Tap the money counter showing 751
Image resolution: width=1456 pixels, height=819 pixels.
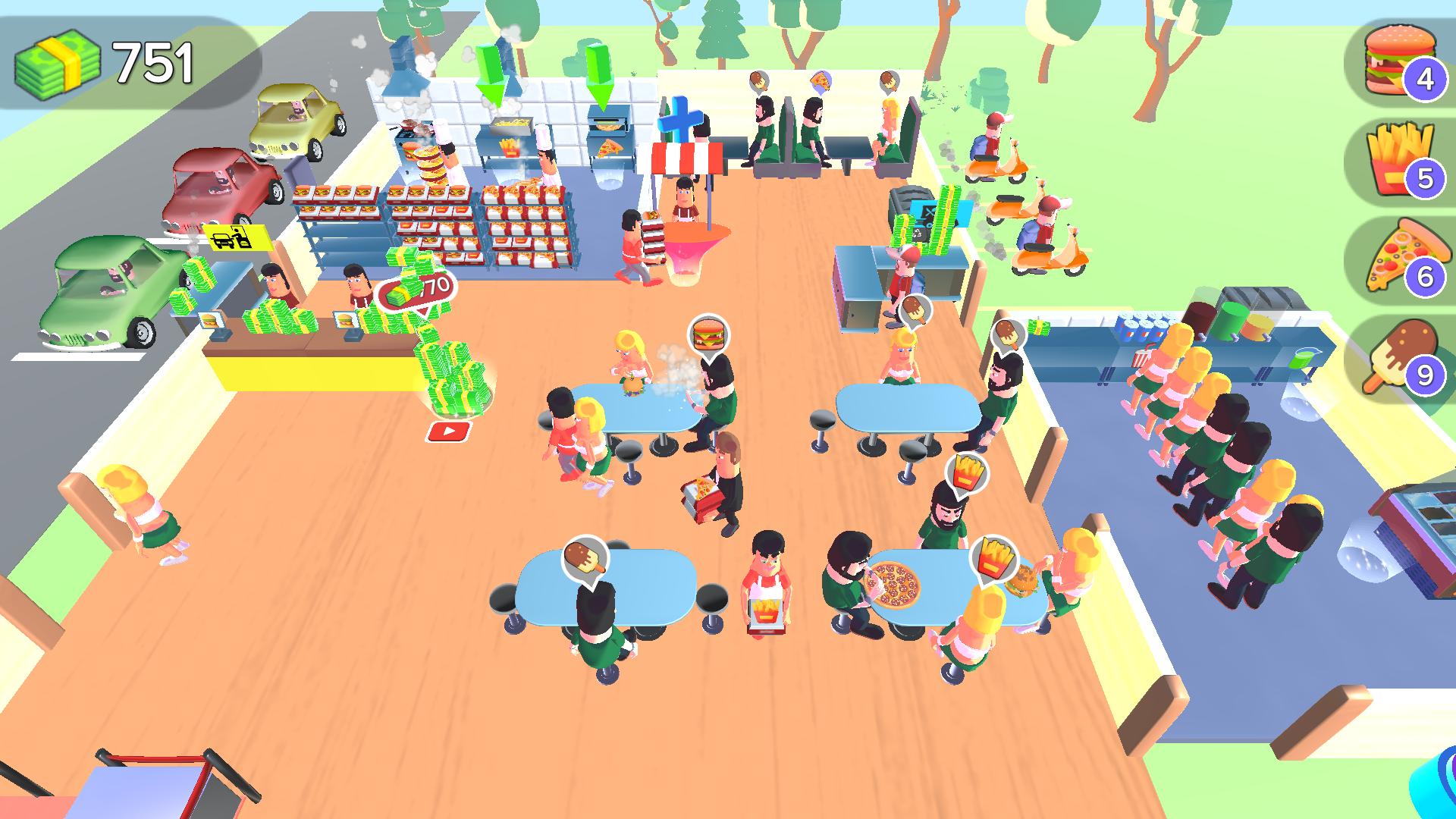pos(106,61)
